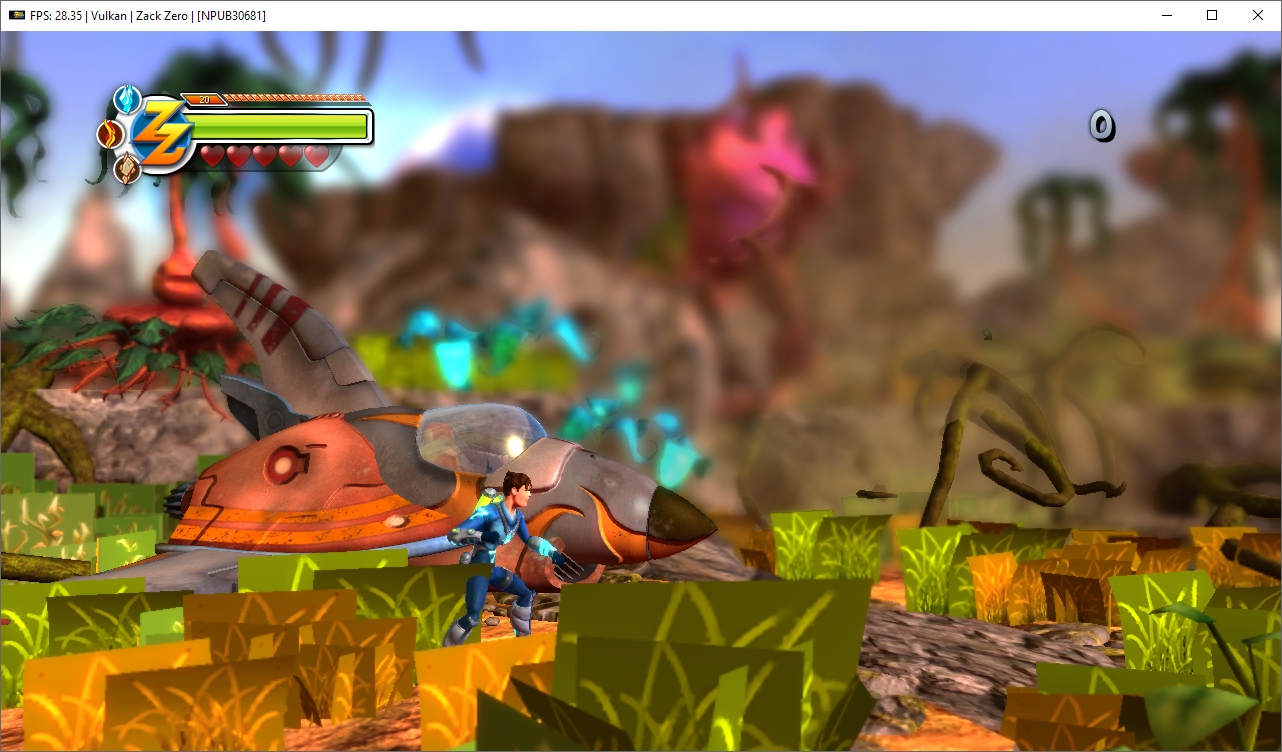This screenshot has width=1282, height=752.
Task: Activate the fire flame power icon
Action: (108, 134)
